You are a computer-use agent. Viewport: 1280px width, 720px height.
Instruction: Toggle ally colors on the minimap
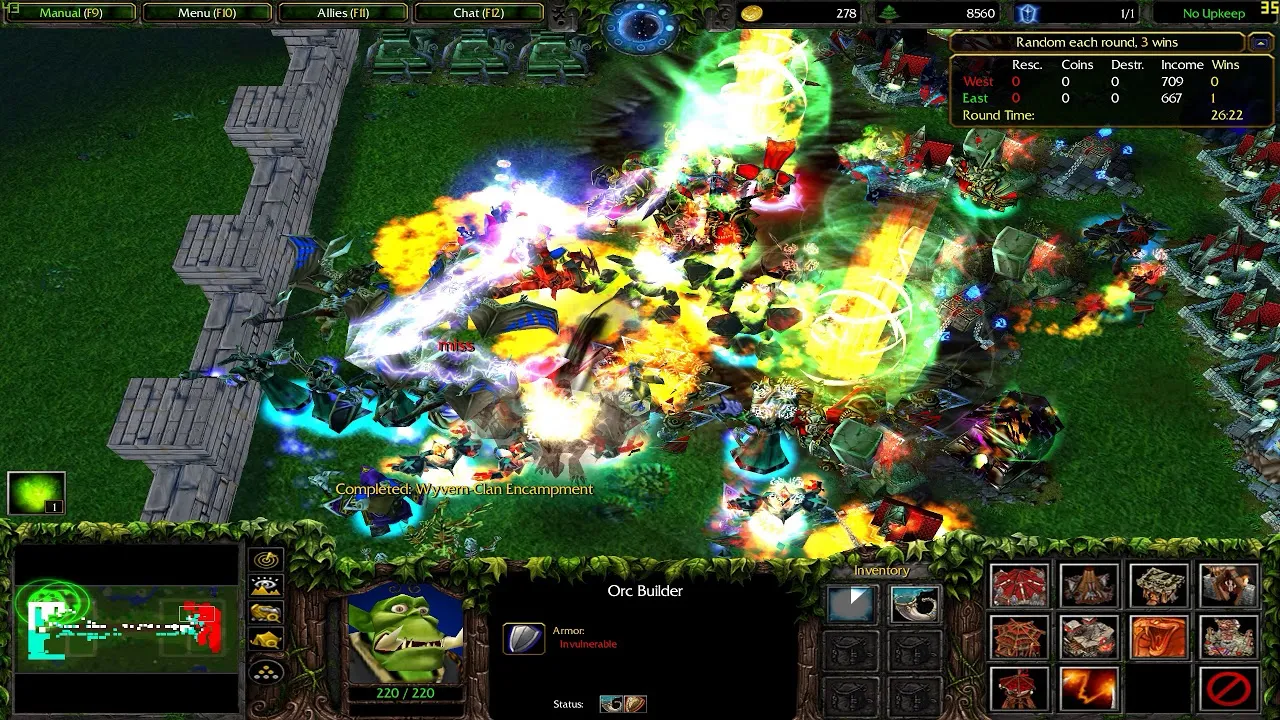coord(265,611)
